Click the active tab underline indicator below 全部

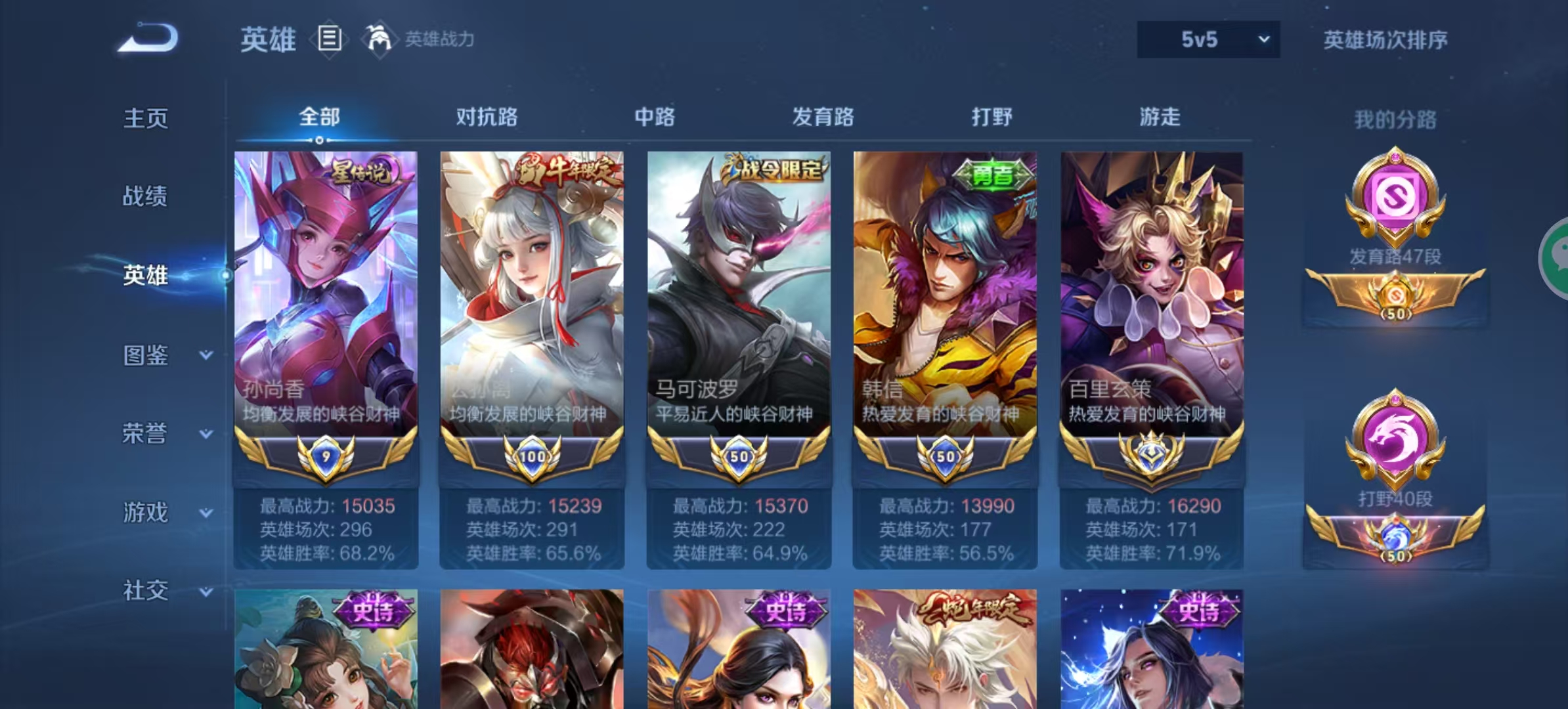tap(320, 140)
